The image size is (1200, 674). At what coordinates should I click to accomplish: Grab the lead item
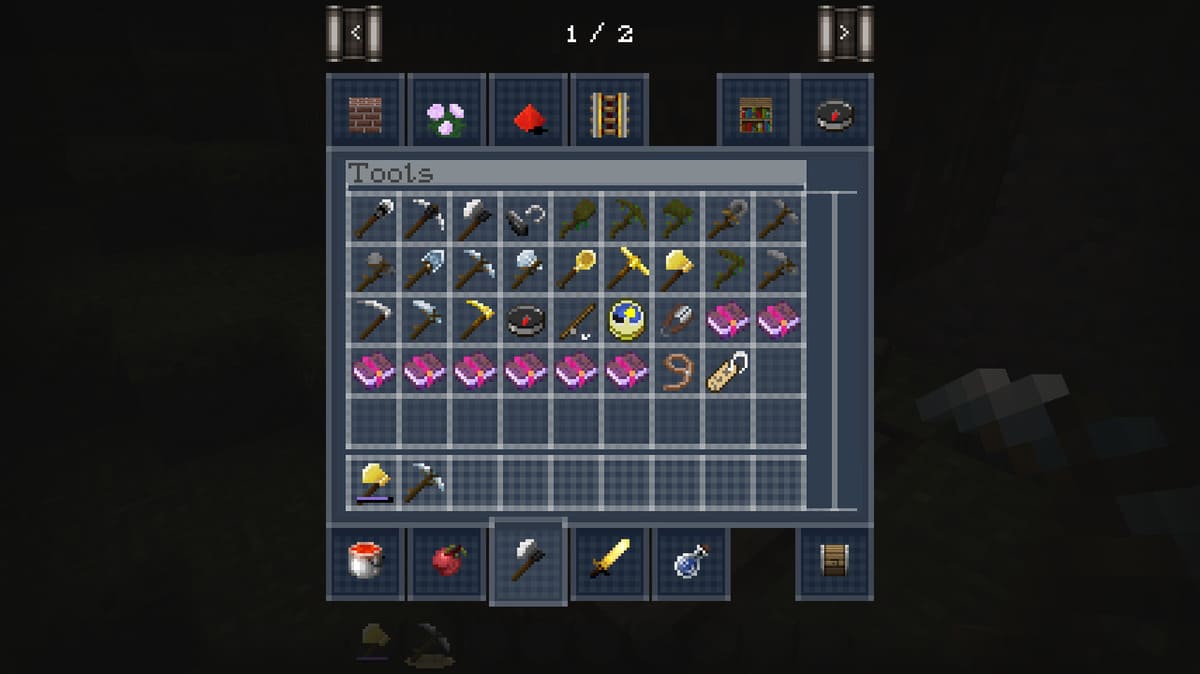(x=678, y=371)
